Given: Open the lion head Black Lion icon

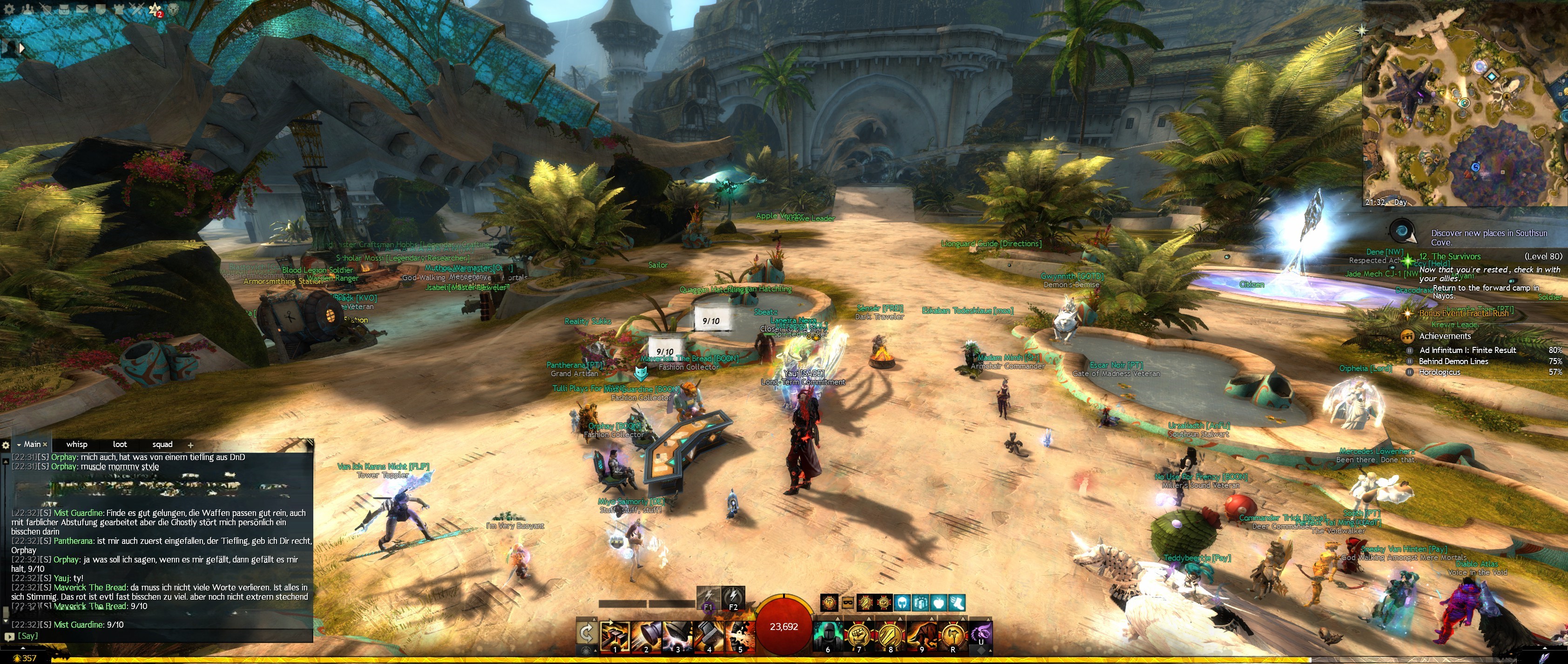Looking at the screenshot, I should pyautogui.click(x=174, y=9).
